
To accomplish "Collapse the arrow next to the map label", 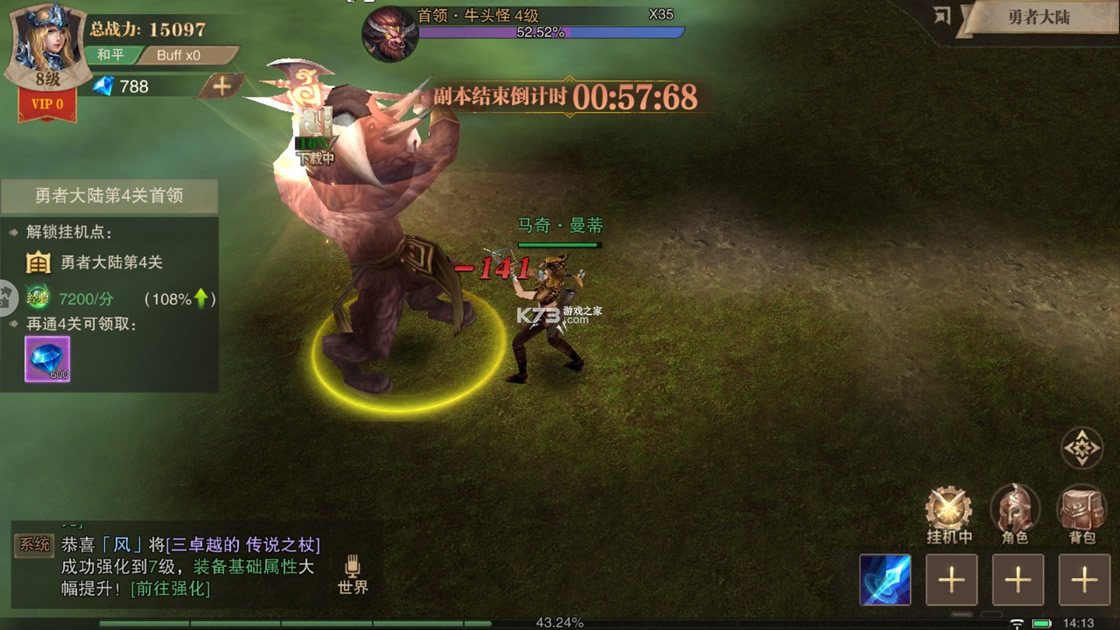I will tap(941, 16).
